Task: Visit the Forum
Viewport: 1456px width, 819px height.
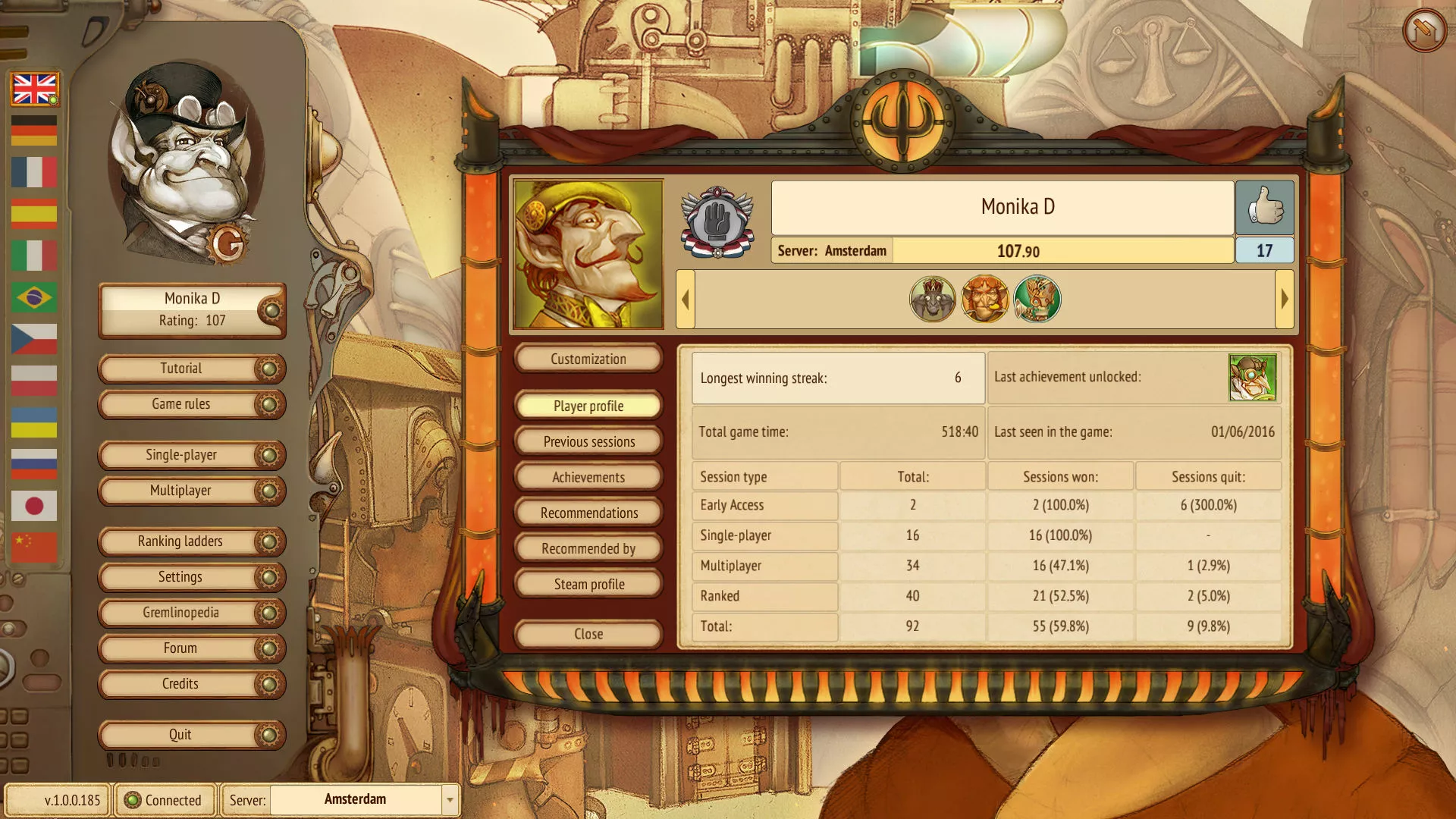Action: [182, 648]
